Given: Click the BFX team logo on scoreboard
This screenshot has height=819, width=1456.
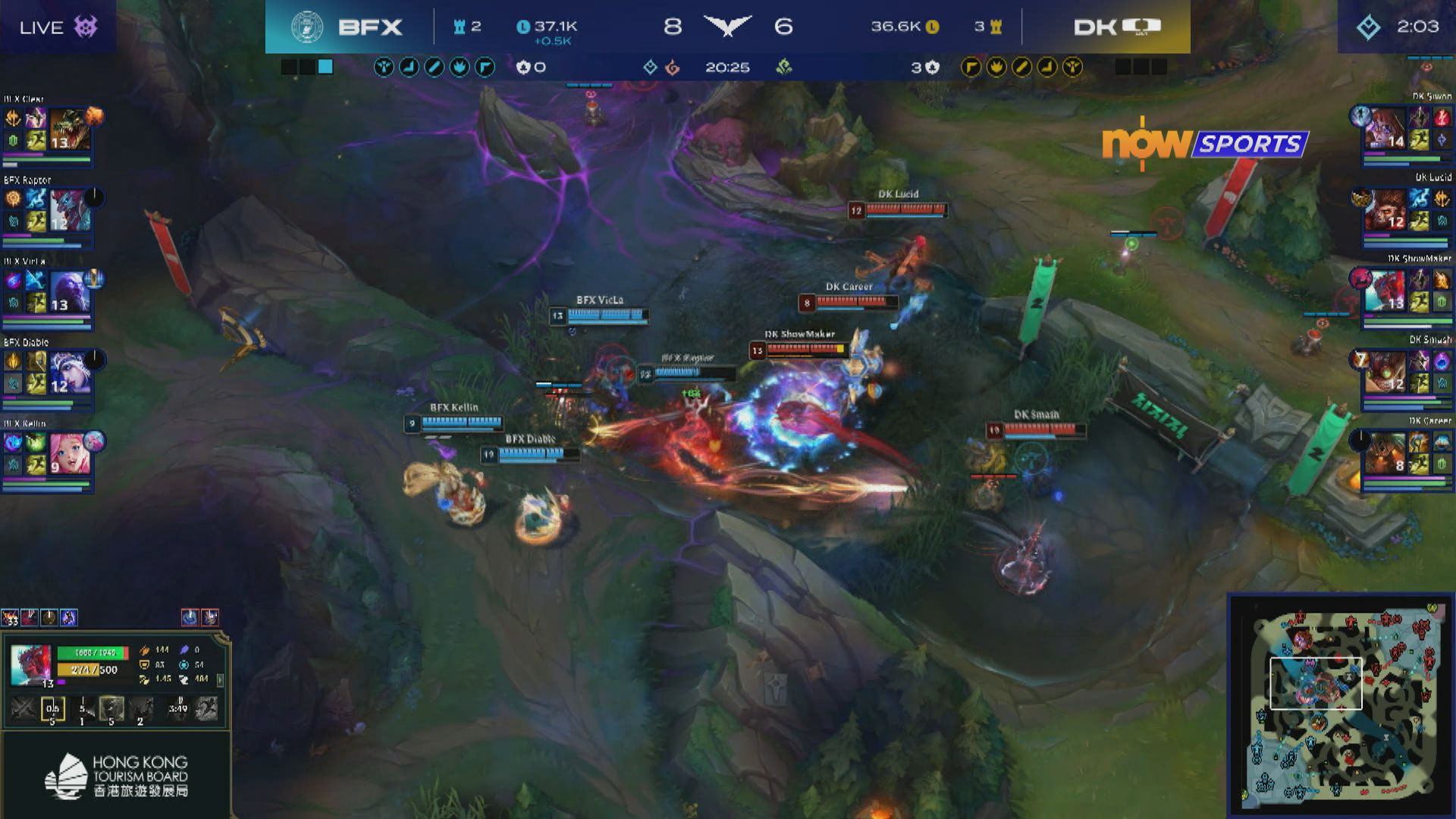Looking at the screenshot, I should tap(307, 27).
